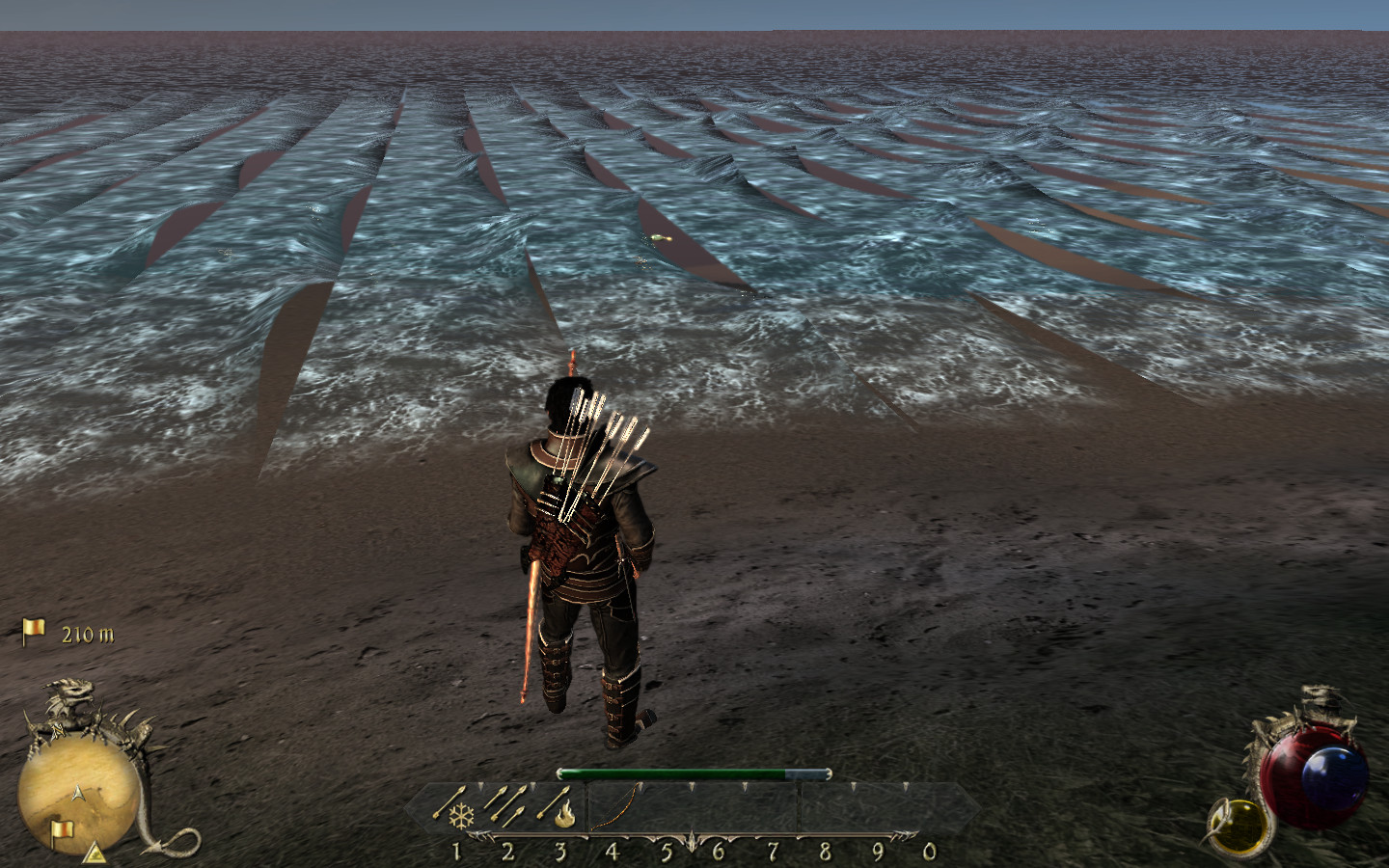Image resolution: width=1389 pixels, height=868 pixels.
Task: Select the frost arrow hotbar skill
Action: pyautogui.click(x=454, y=806)
